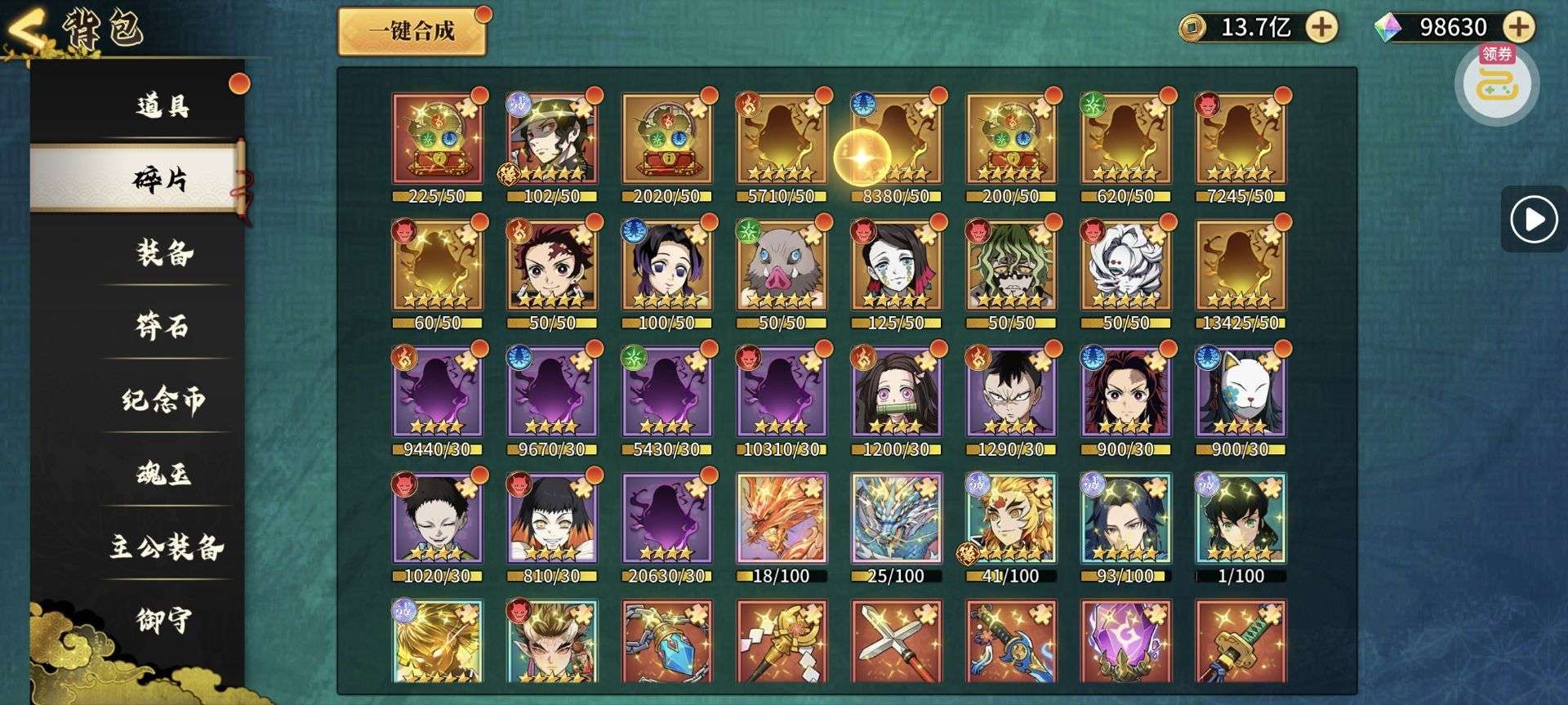The width and height of the screenshot is (1568, 705).
Task: Select the purple silhouette fragment 20630/30
Action: (x=666, y=519)
